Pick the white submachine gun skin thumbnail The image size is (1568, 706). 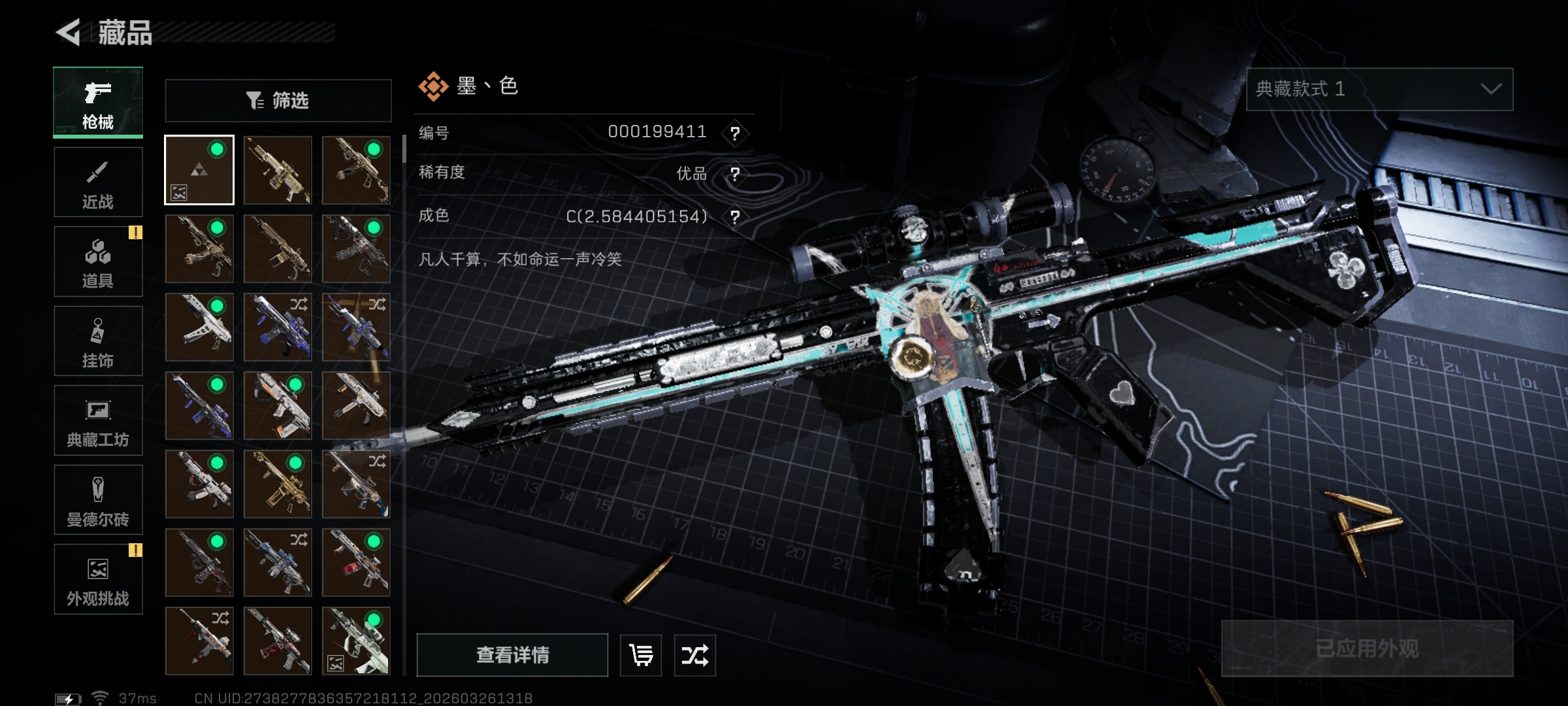(x=199, y=327)
